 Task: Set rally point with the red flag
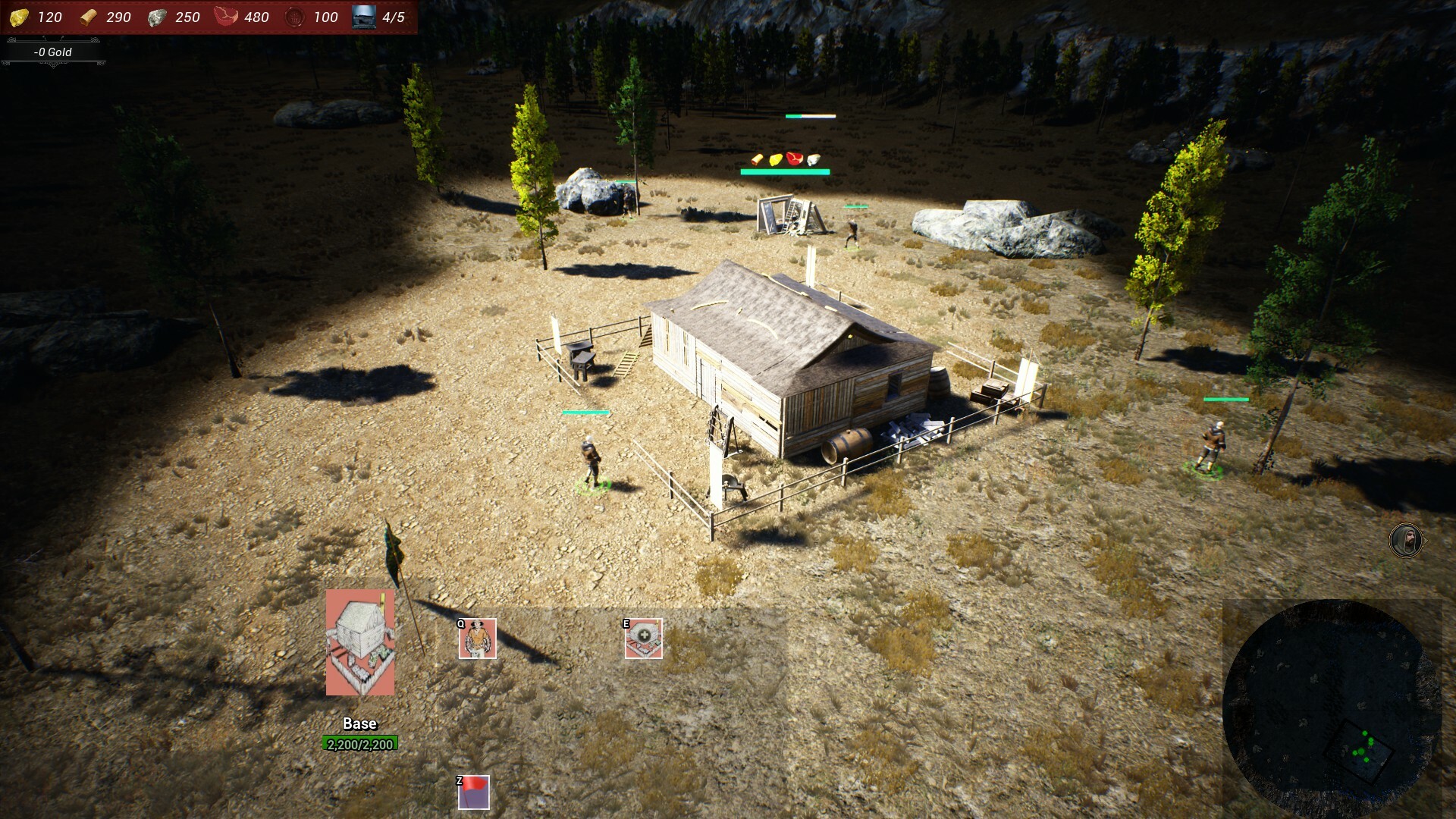pyautogui.click(x=474, y=792)
